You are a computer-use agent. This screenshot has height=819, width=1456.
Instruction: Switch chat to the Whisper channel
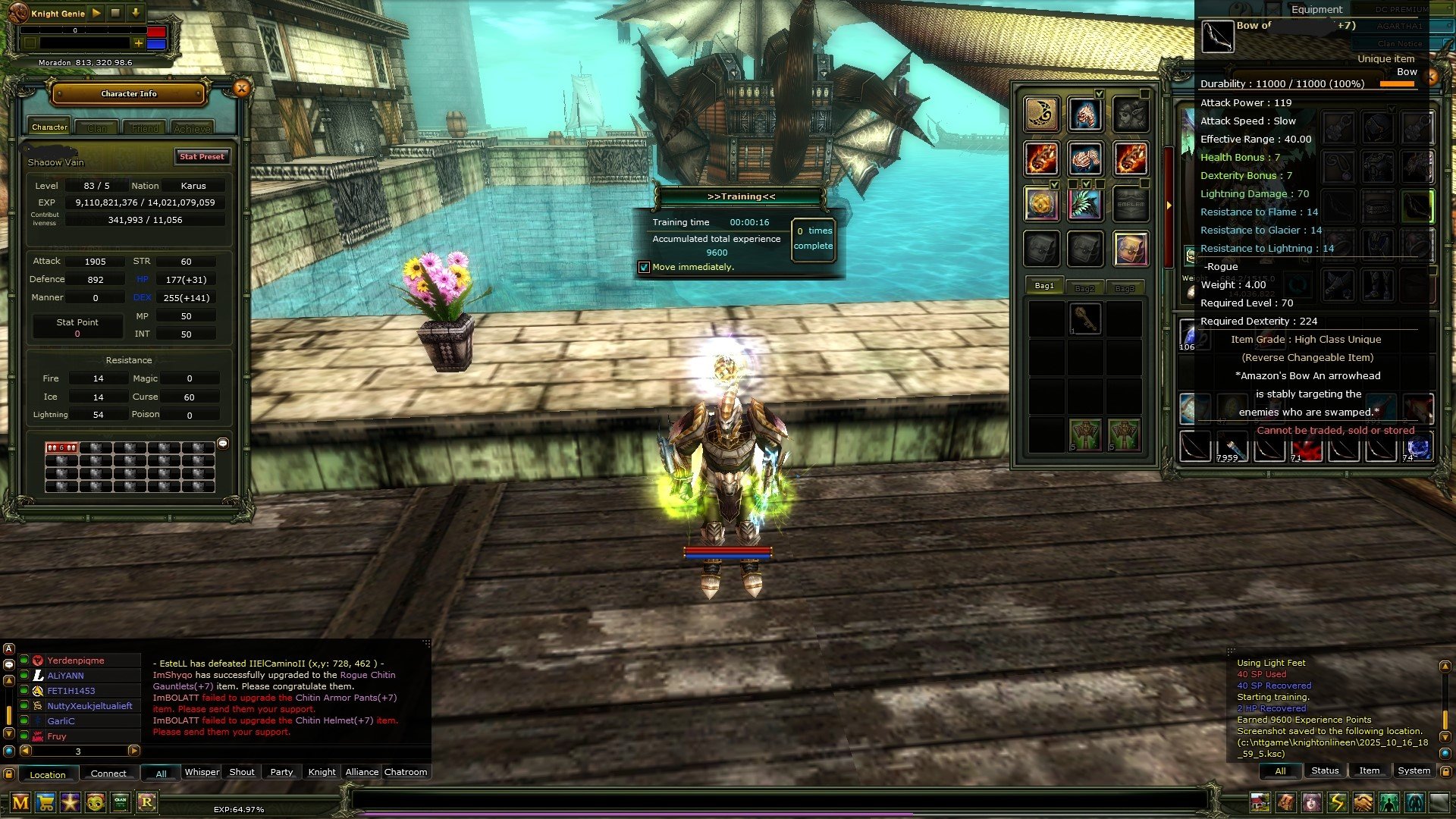[202, 772]
